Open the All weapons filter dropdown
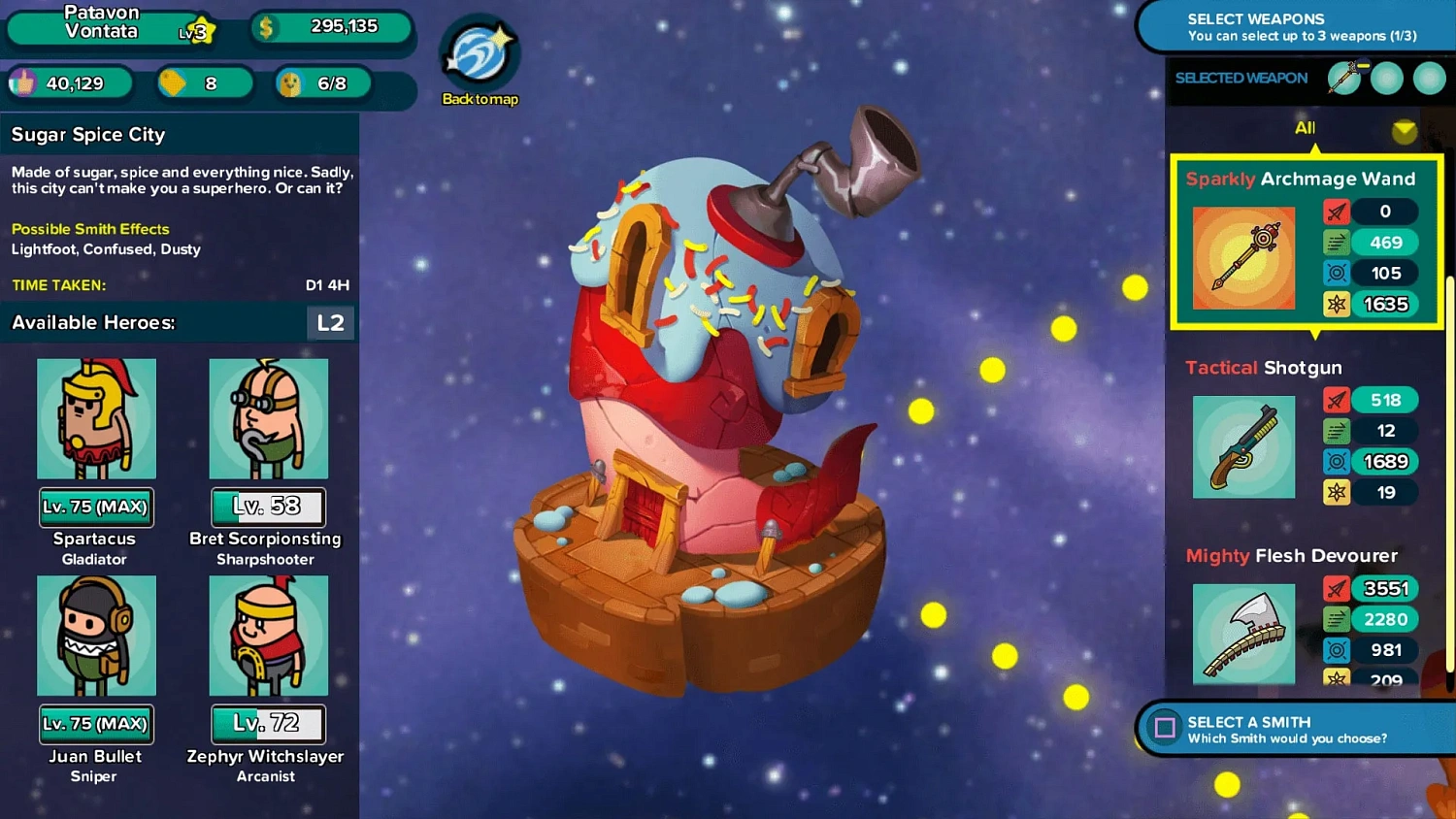 coord(1406,132)
